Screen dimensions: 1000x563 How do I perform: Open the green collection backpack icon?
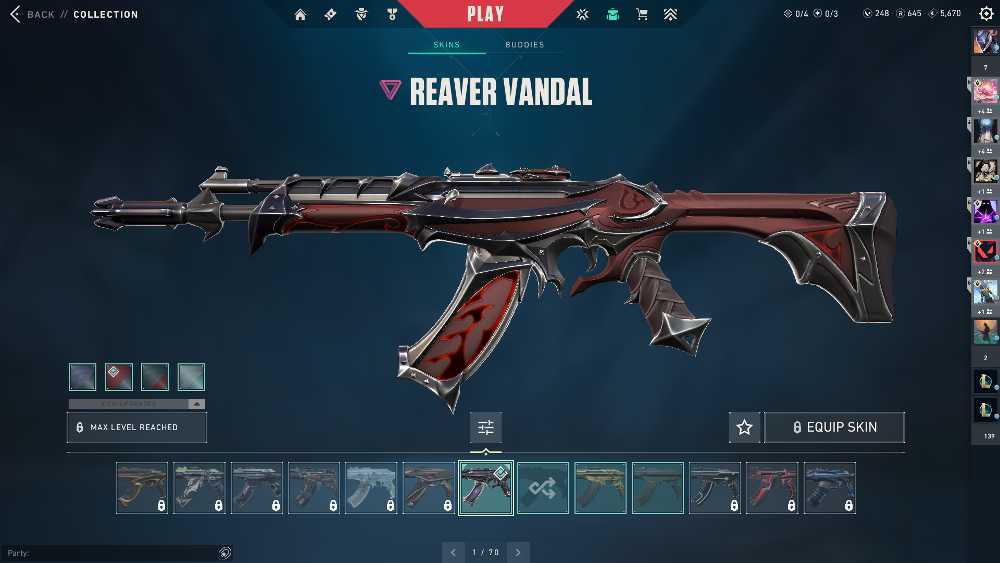click(612, 14)
